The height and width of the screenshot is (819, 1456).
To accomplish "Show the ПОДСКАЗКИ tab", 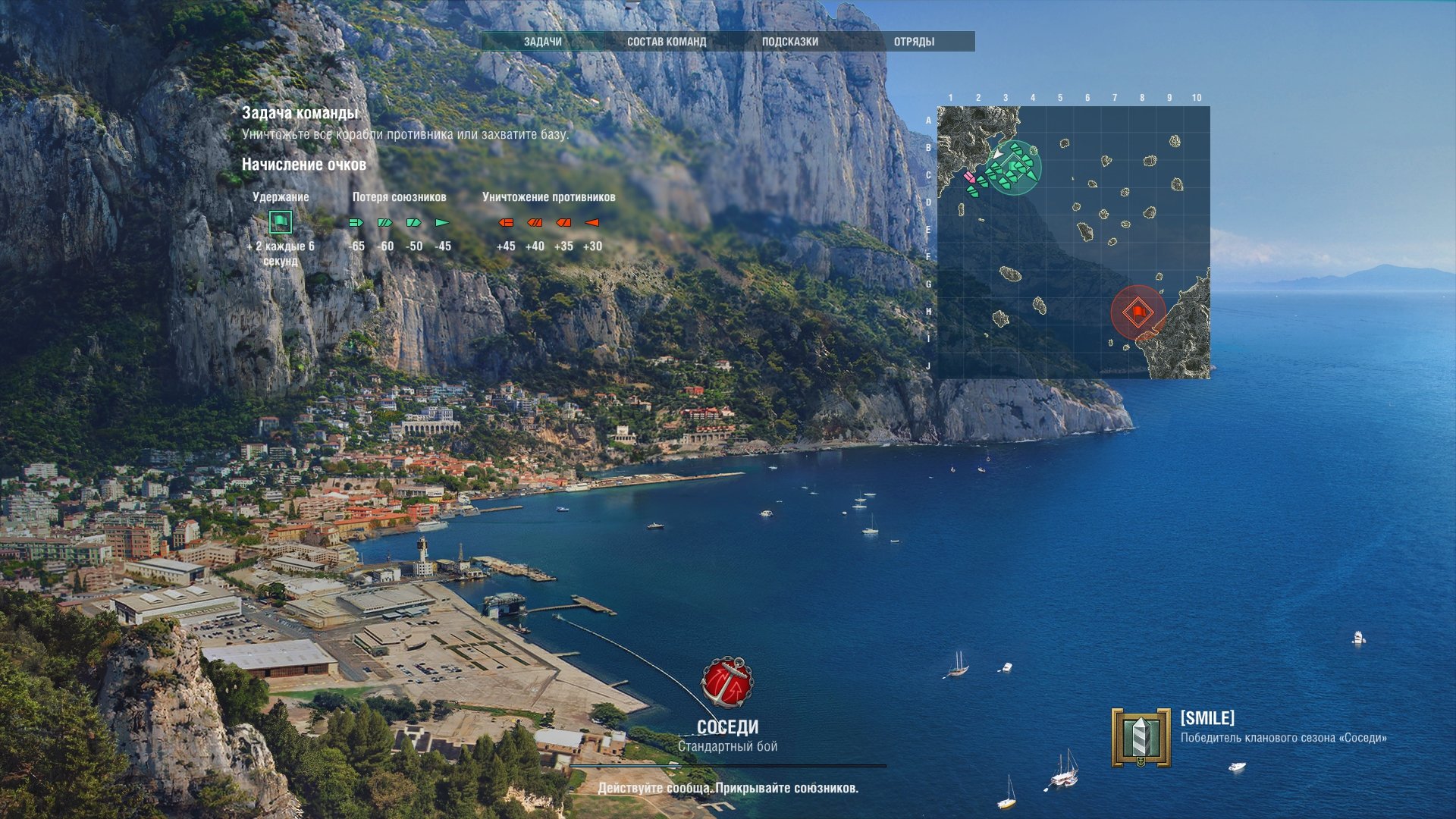I will (x=790, y=42).
